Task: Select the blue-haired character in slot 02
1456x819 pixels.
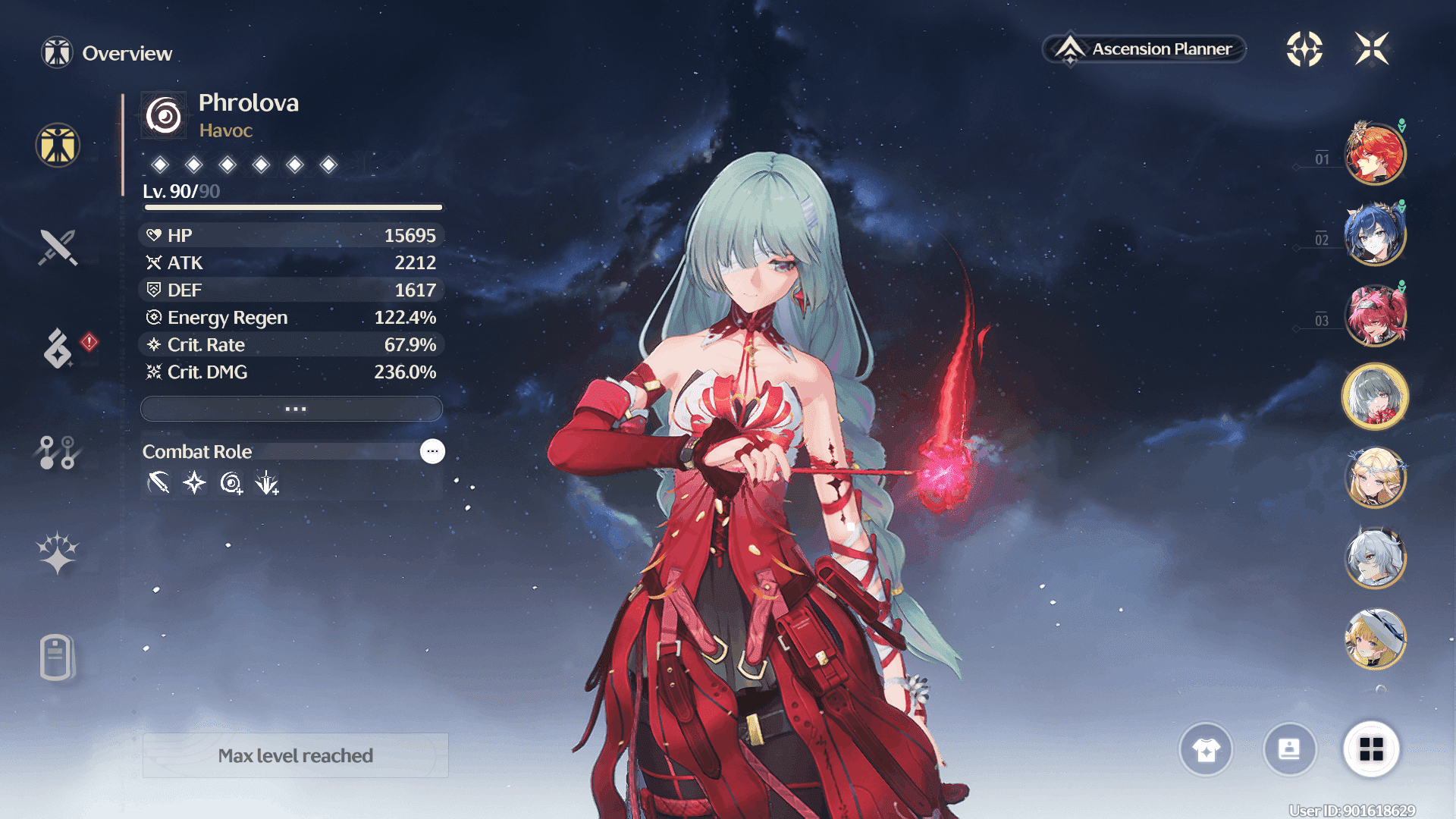Action: (x=1374, y=235)
